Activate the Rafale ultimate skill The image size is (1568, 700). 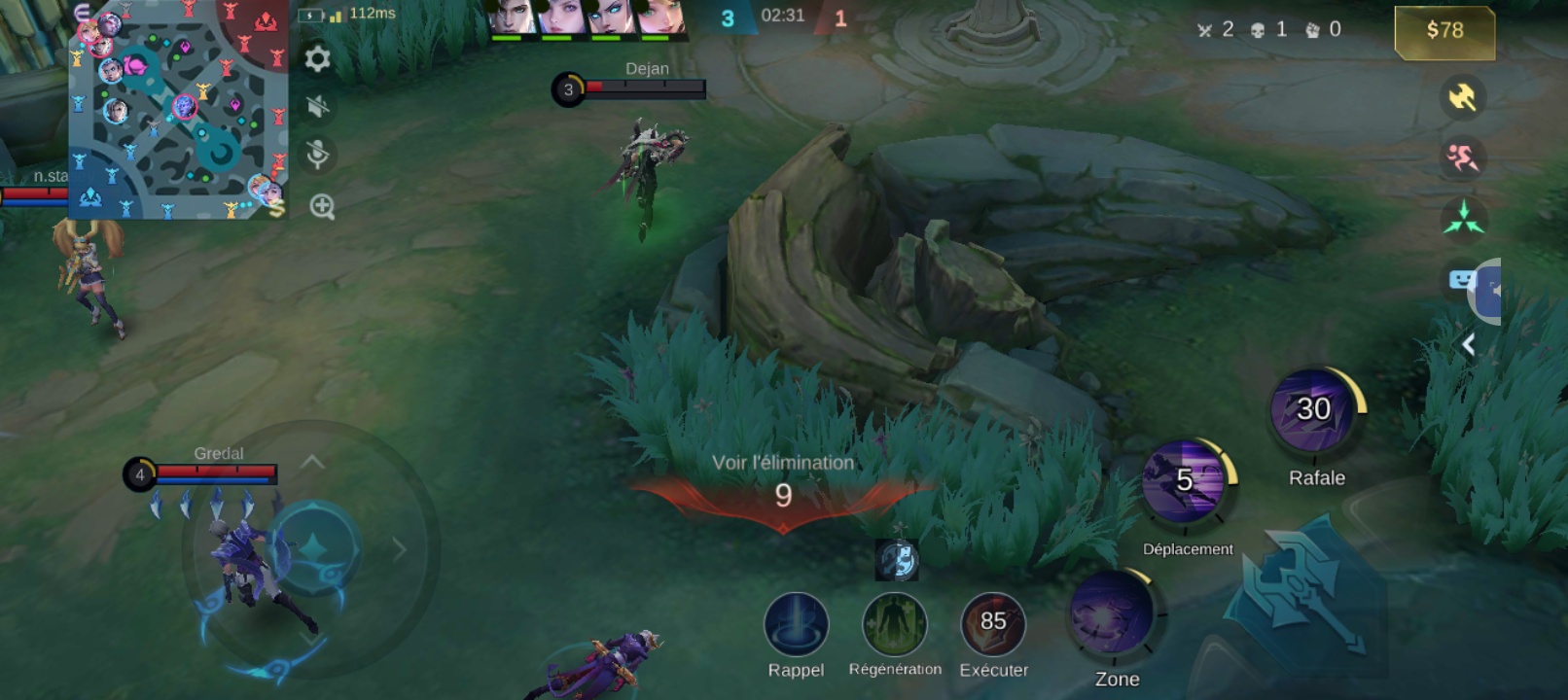(x=1314, y=411)
